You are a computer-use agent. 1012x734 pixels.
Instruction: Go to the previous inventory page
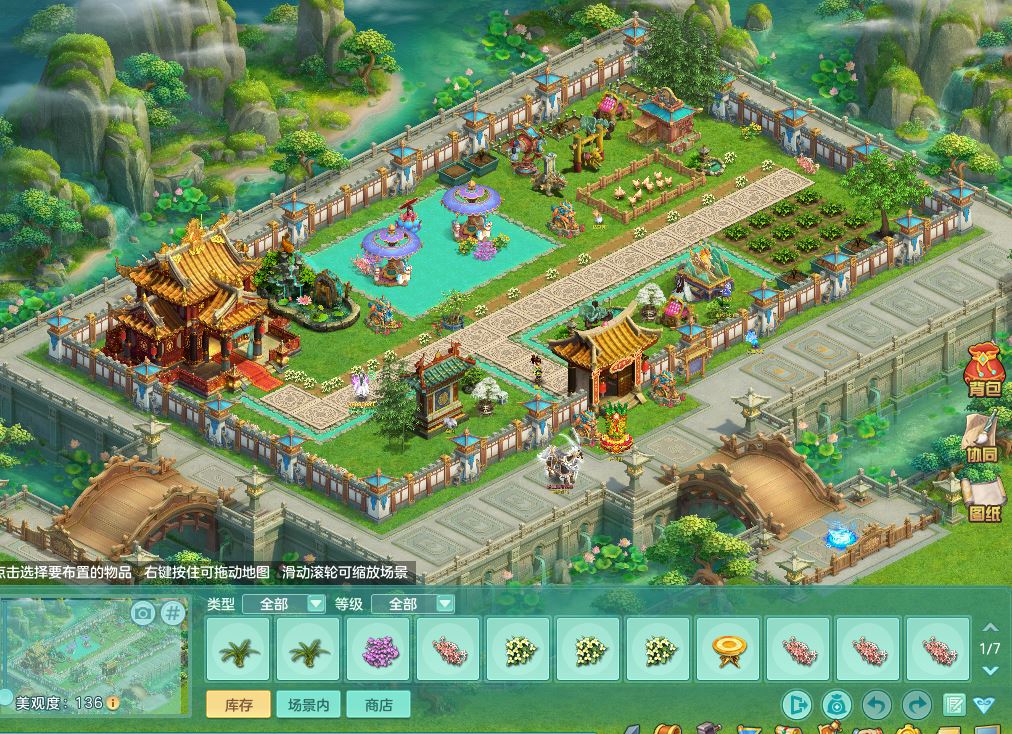click(990, 627)
